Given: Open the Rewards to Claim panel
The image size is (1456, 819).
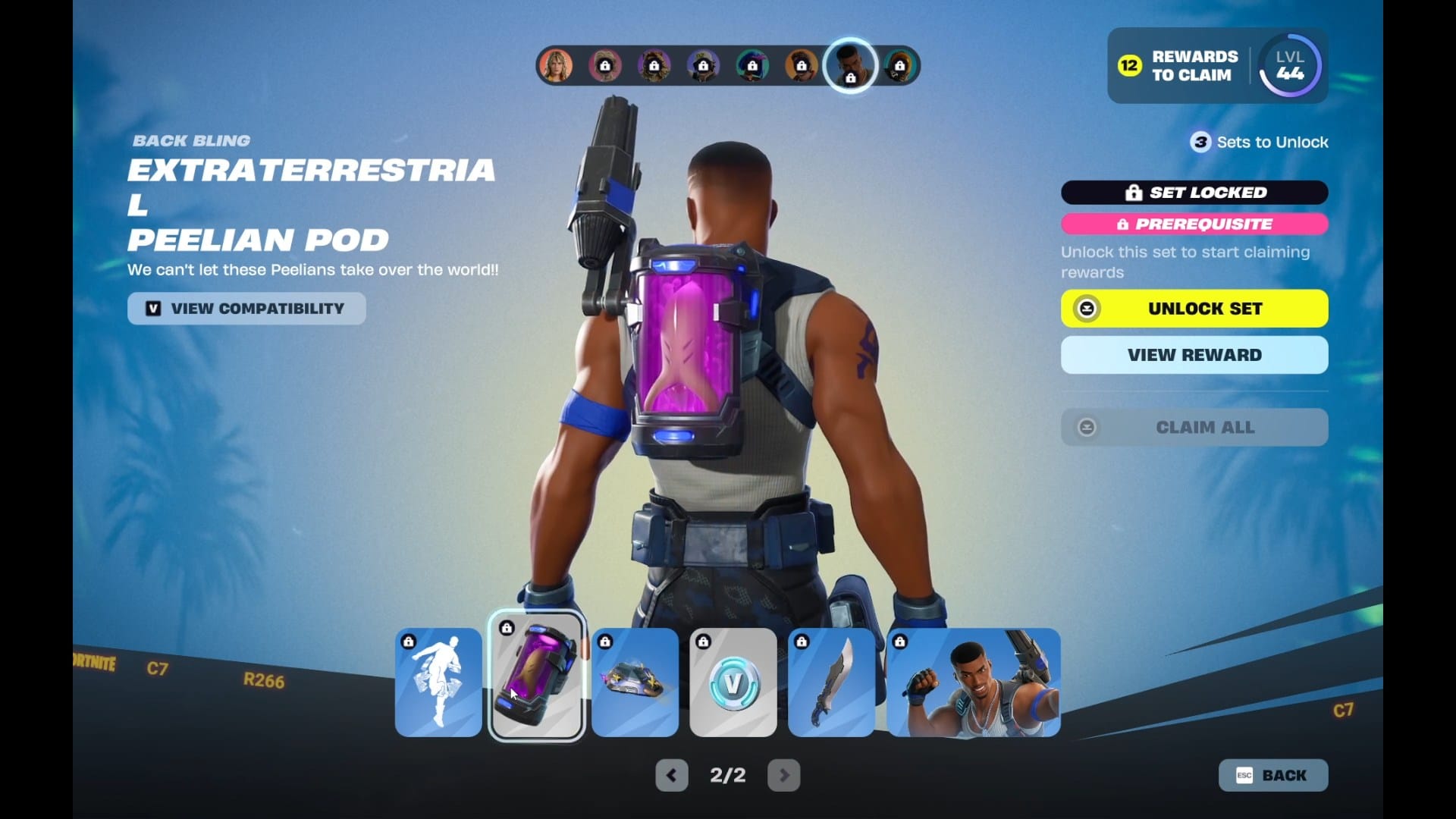Looking at the screenshot, I should click(x=1179, y=66).
